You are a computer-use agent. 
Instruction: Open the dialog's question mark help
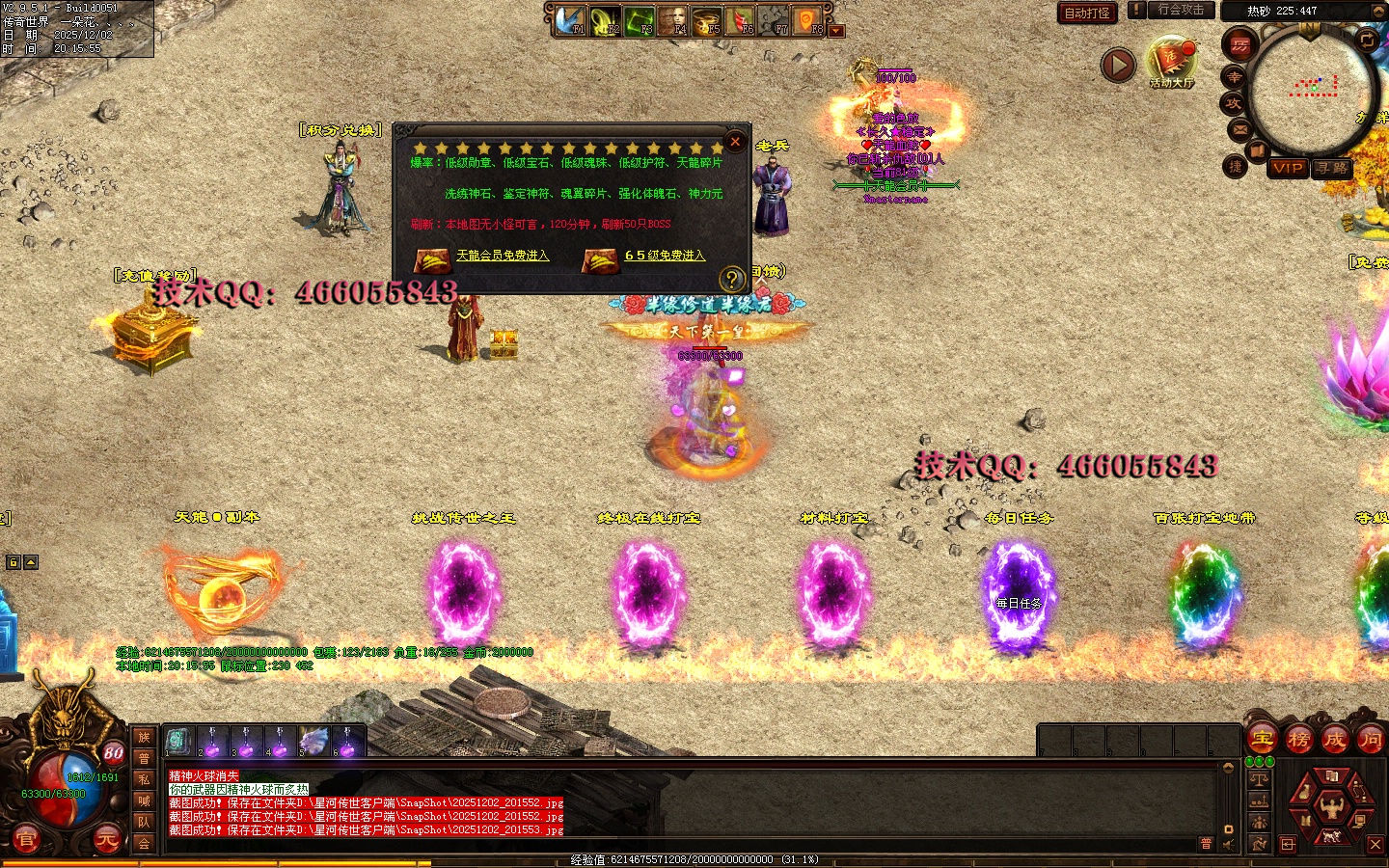click(732, 279)
